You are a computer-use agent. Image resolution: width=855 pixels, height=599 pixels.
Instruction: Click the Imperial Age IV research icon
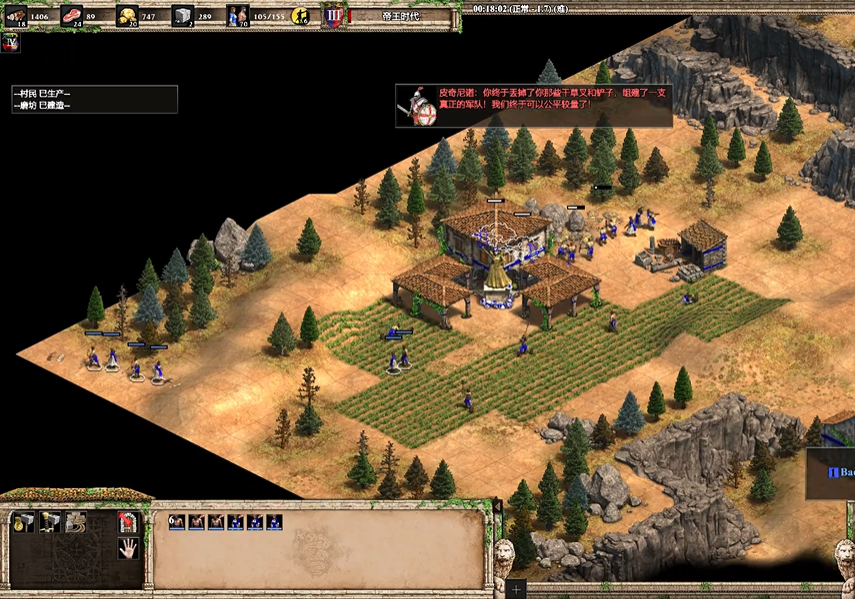coord(11,43)
